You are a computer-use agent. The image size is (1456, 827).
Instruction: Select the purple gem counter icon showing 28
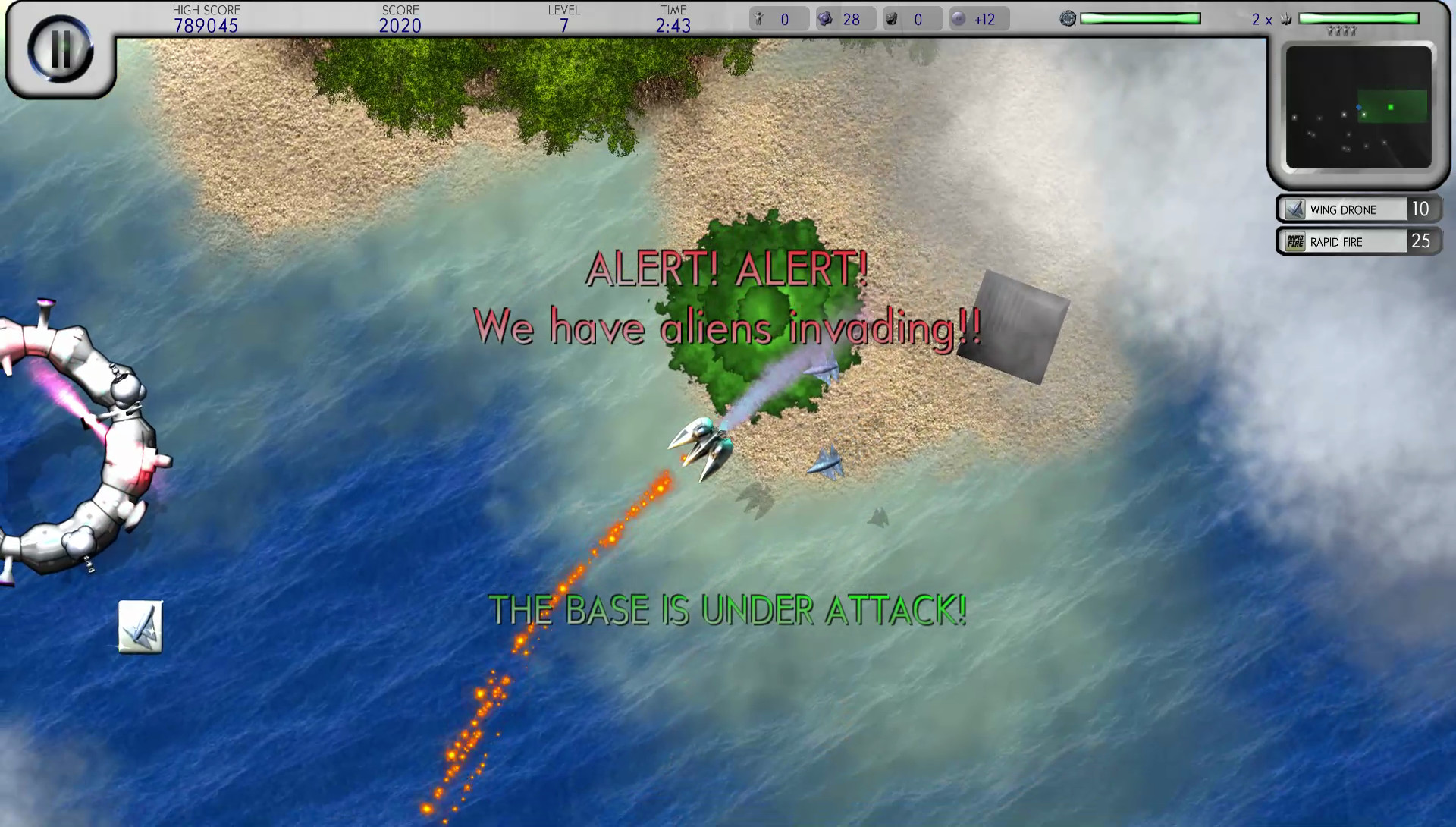(824, 19)
